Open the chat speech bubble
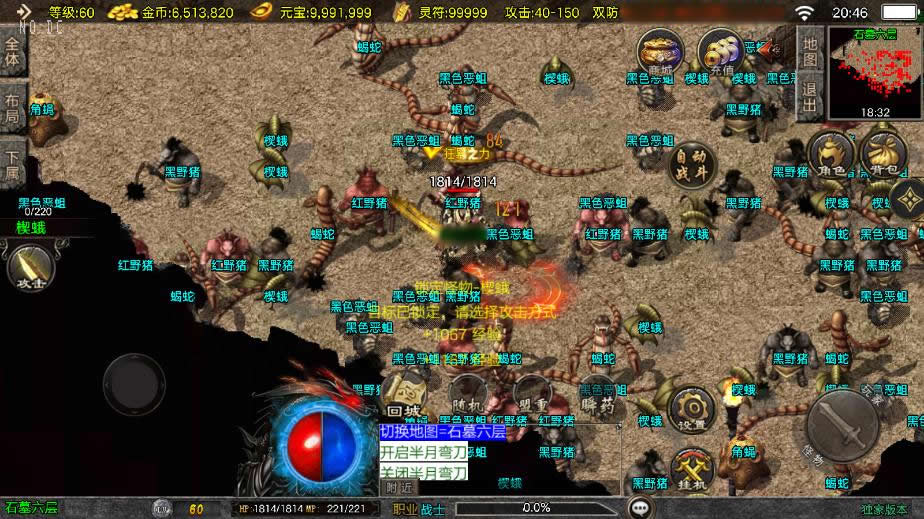 pos(639,508)
